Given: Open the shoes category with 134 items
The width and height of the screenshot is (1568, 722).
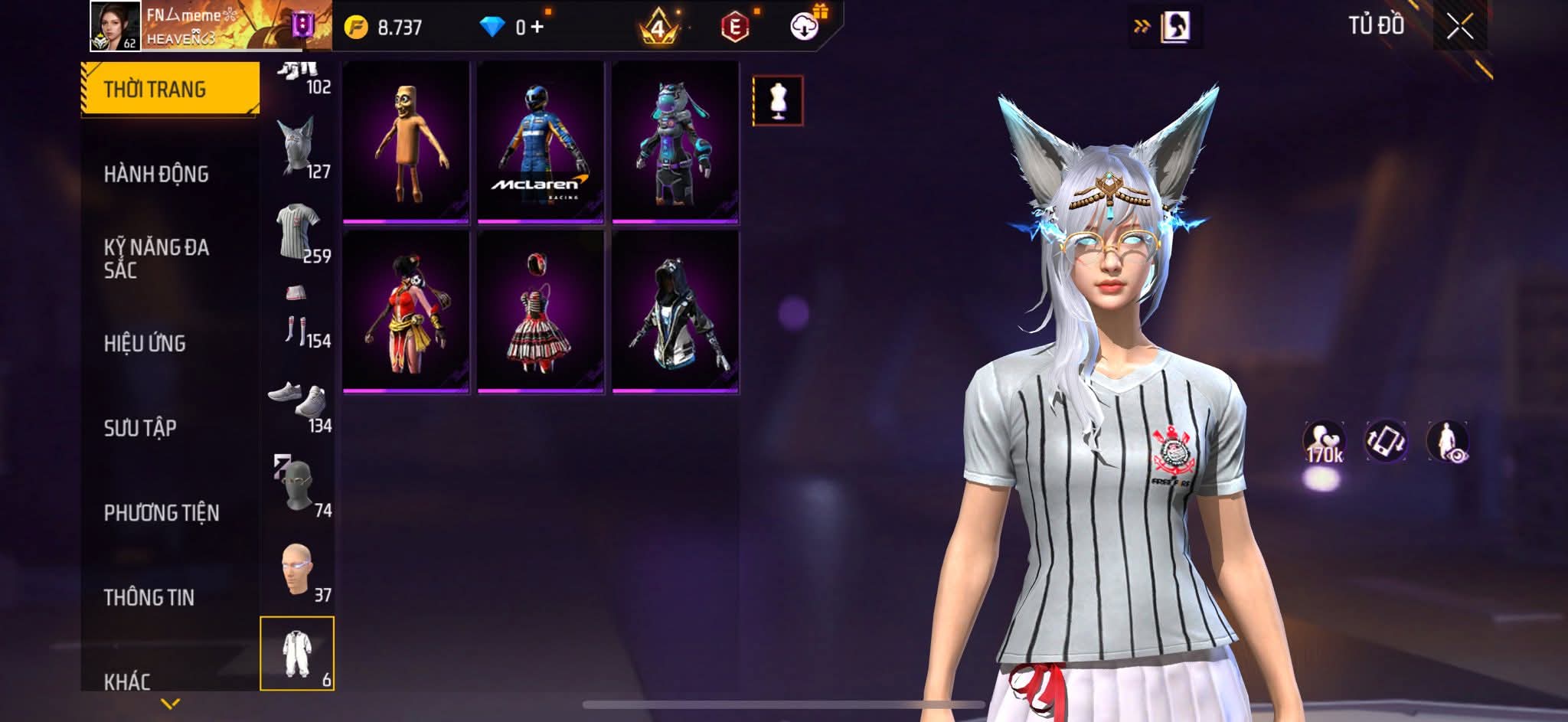Looking at the screenshot, I should click(x=299, y=402).
